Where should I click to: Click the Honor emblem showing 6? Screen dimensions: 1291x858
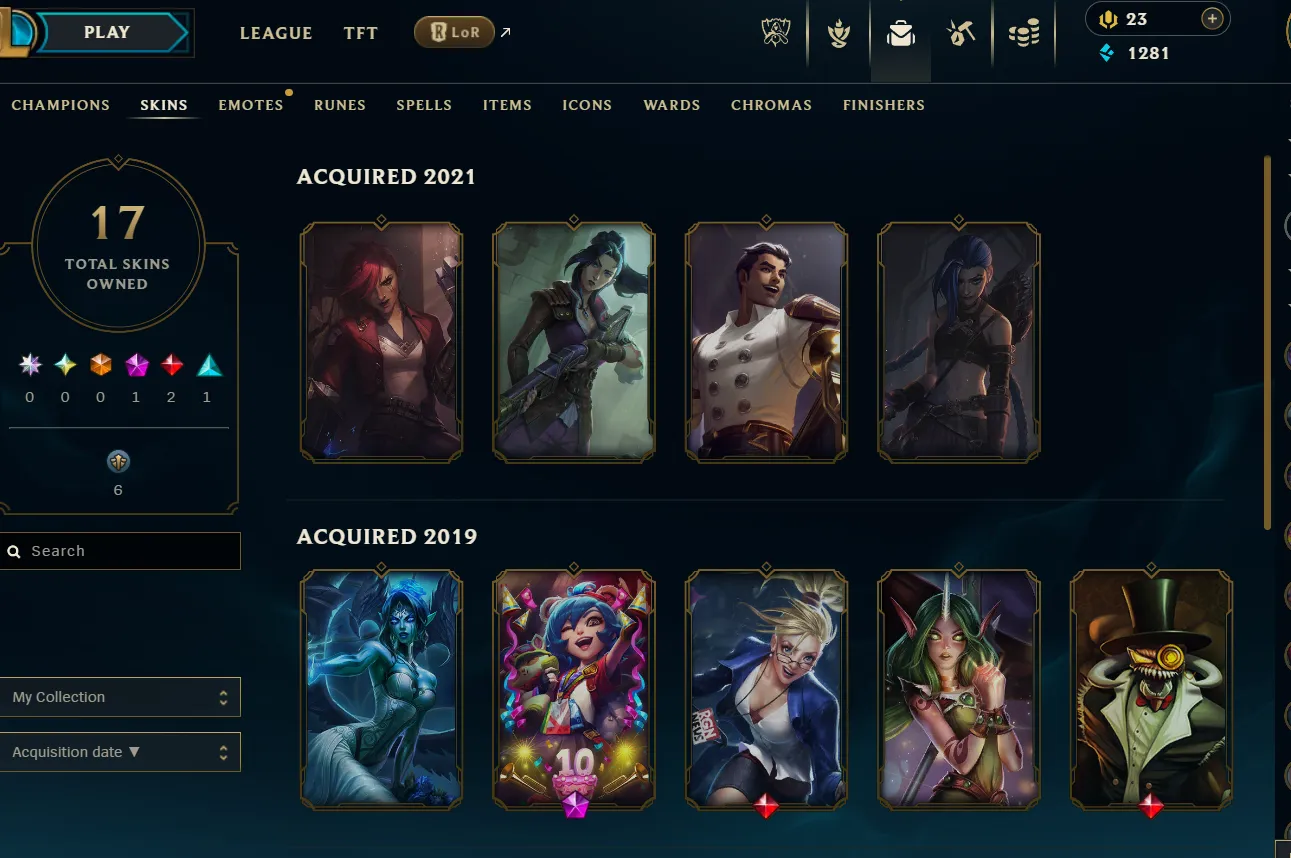[x=118, y=462]
